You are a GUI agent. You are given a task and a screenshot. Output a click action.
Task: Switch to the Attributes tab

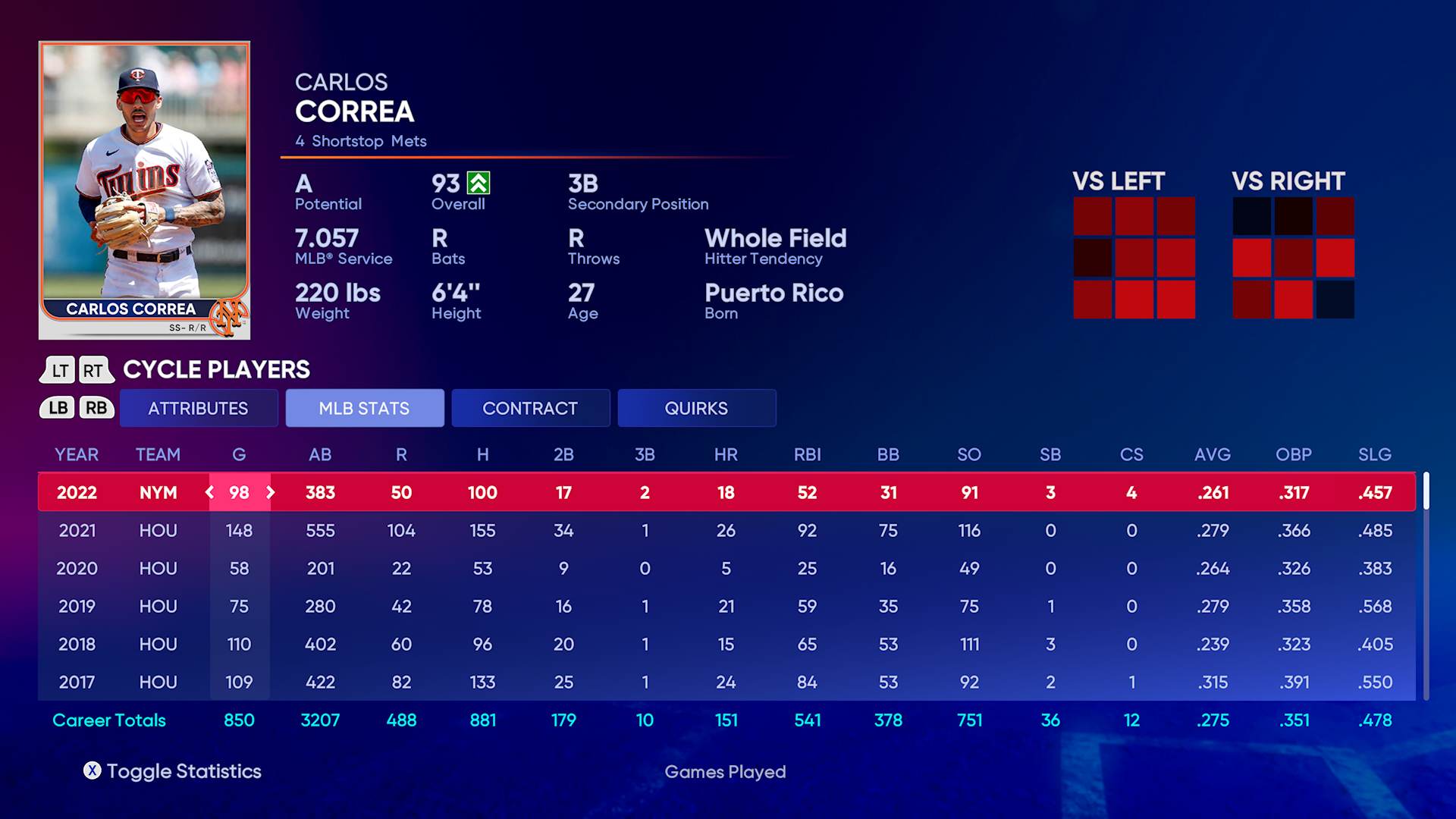coord(198,408)
